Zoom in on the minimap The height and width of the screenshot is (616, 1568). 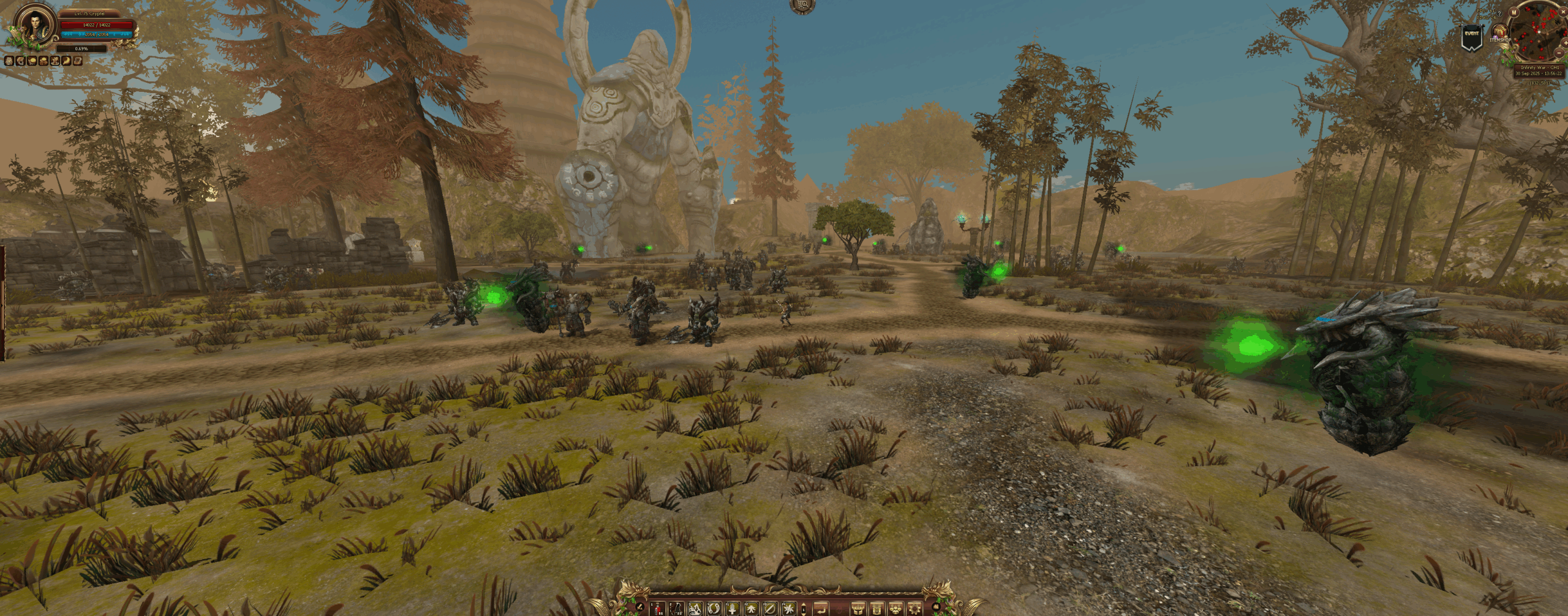click(1565, 43)
